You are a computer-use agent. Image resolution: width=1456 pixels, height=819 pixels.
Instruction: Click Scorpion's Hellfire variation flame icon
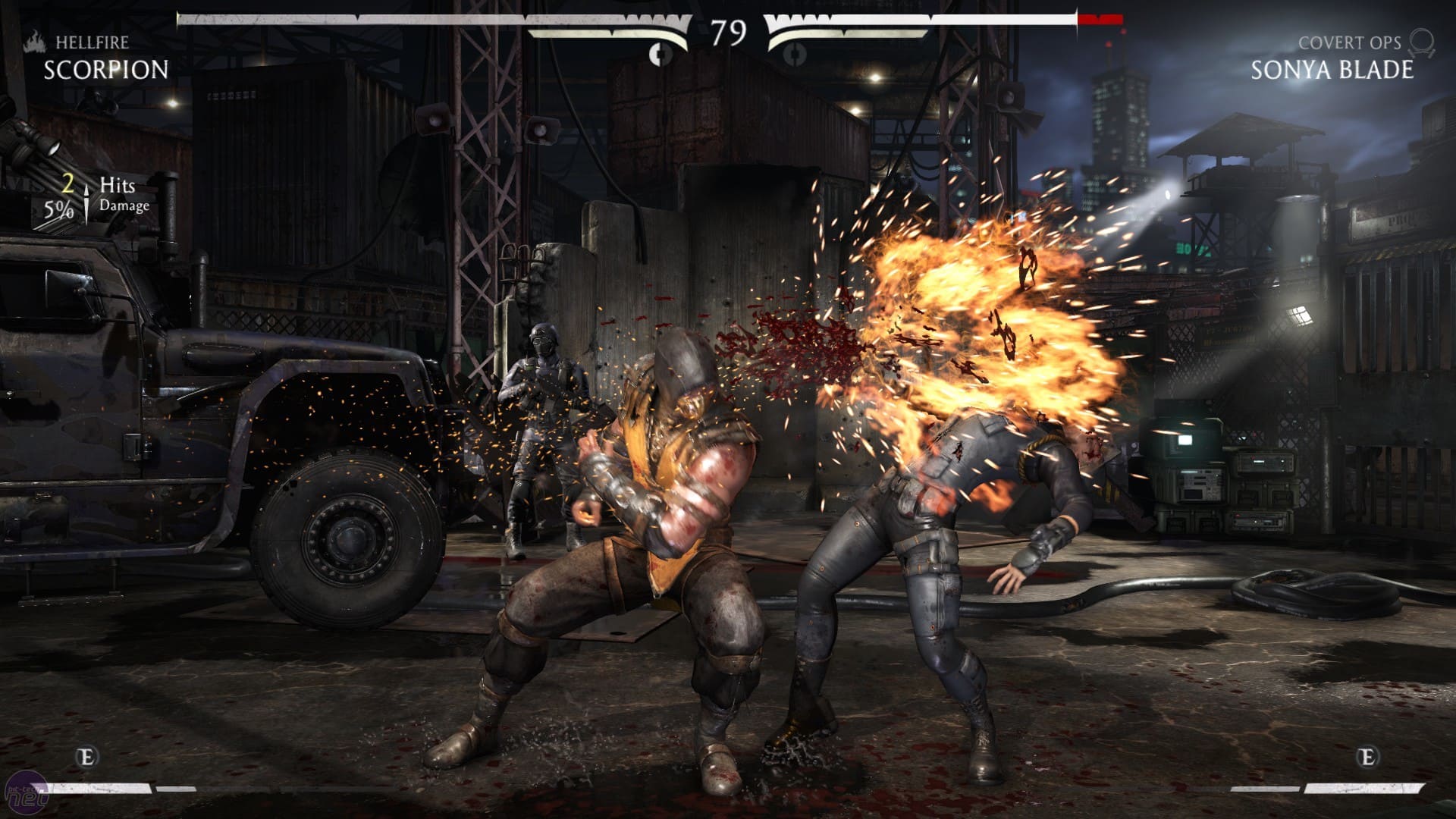[x=35, y=42]
